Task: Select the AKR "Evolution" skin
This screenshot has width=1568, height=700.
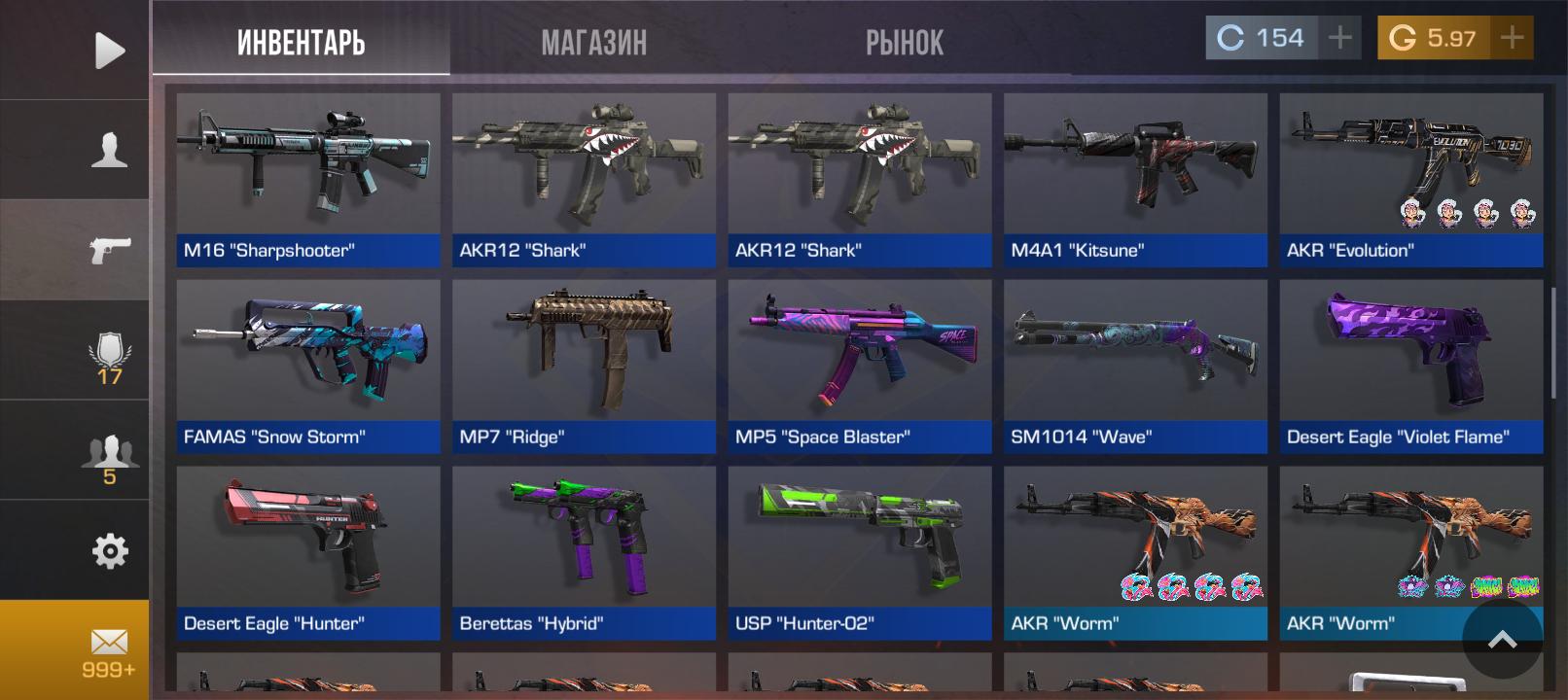Action: [1410, 180]
